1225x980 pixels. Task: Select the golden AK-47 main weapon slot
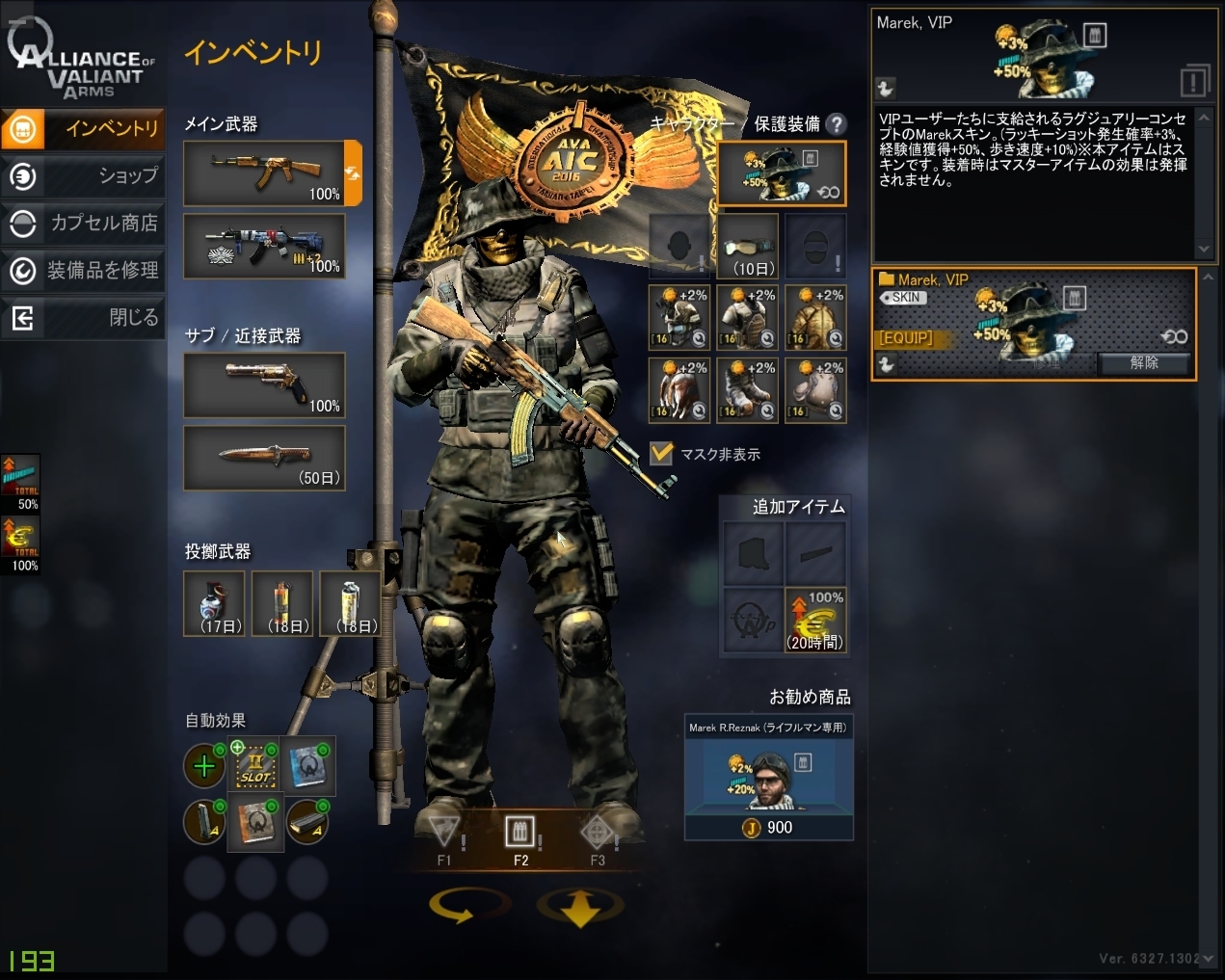tap(264, 173)
